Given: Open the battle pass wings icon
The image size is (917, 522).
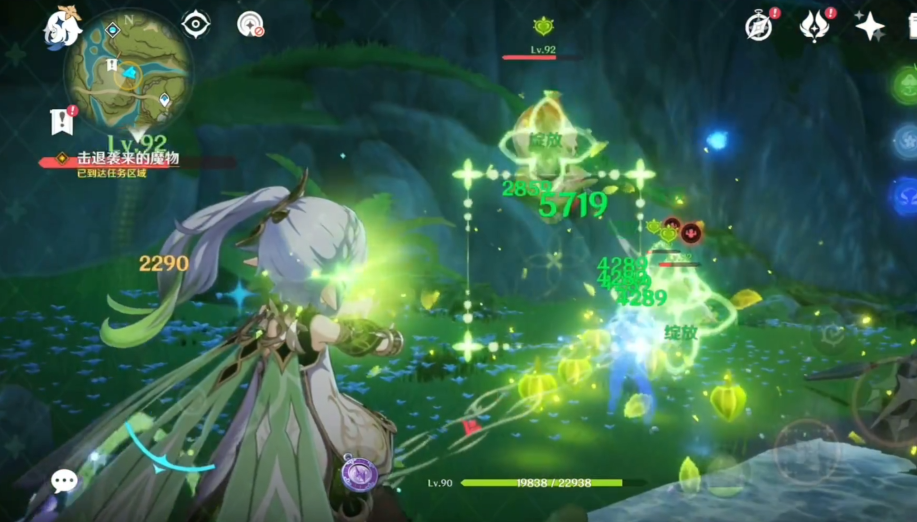Looking at the screenshot, I should [x=815, y=26].
